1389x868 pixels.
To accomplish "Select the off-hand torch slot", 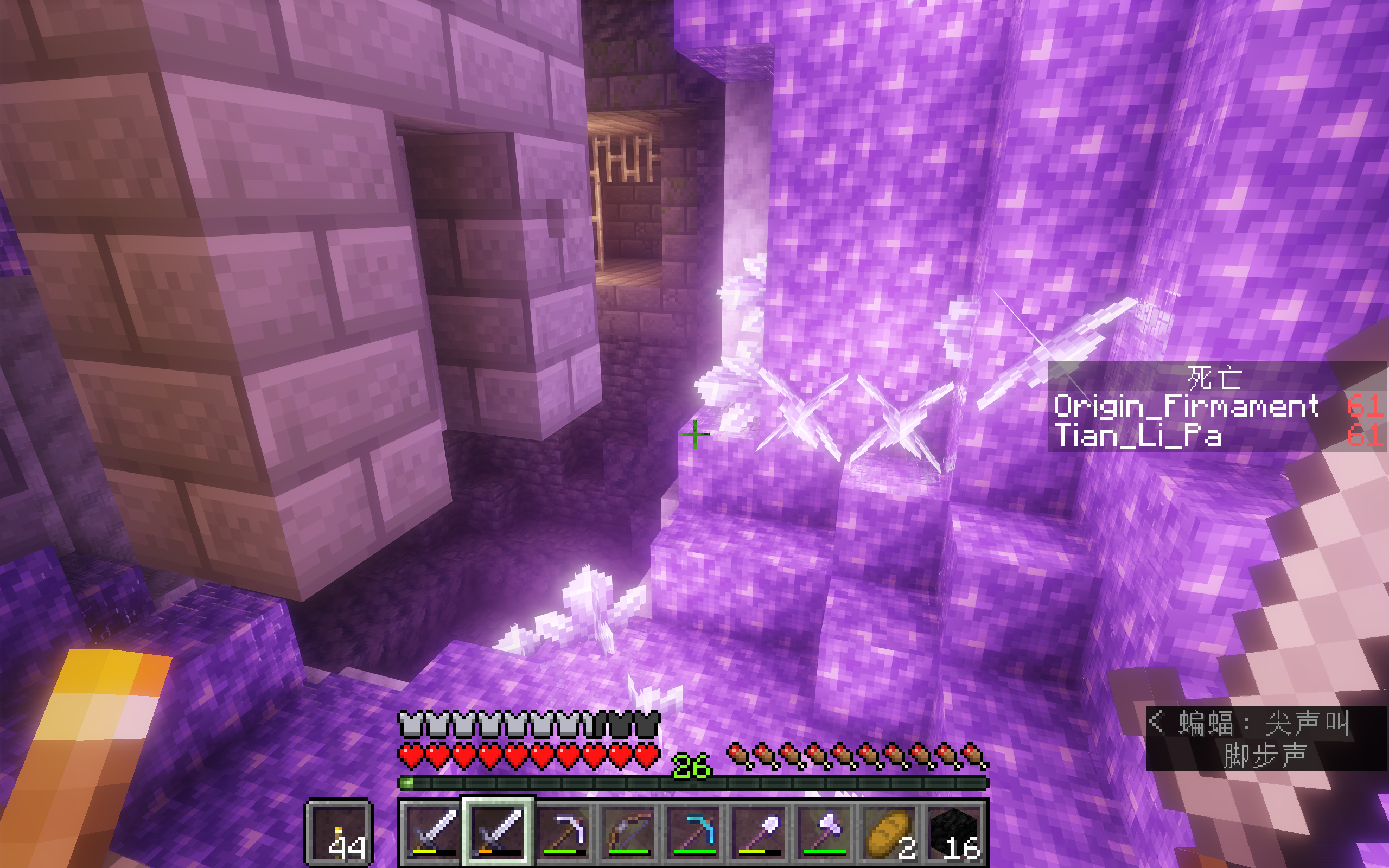I will [x=339, y=832].
